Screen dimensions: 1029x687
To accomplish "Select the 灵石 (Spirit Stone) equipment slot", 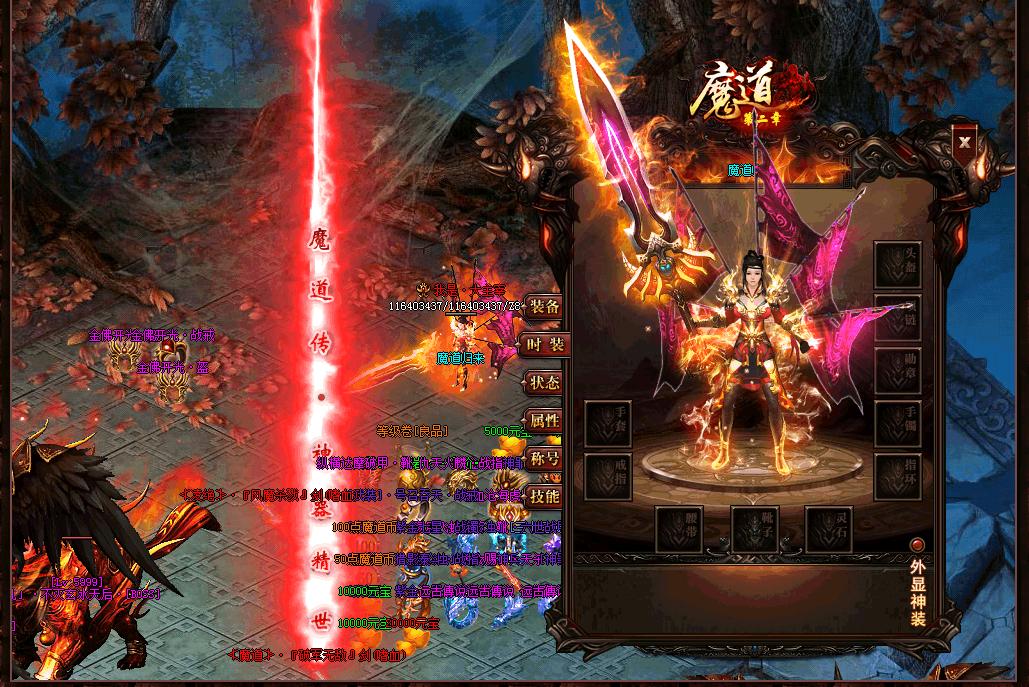I will (x=829, y=530).
